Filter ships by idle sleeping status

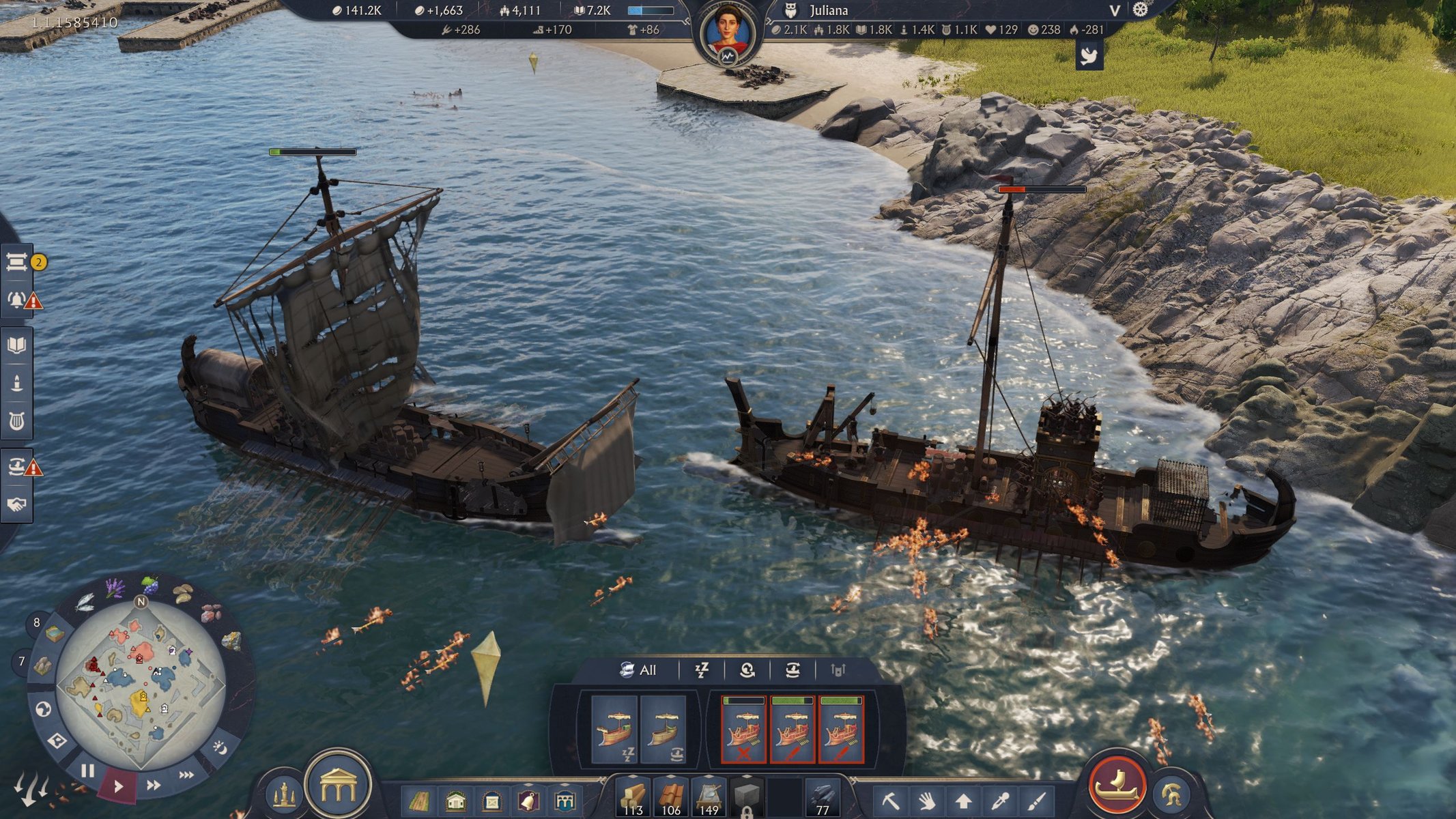tap(702, 670)
